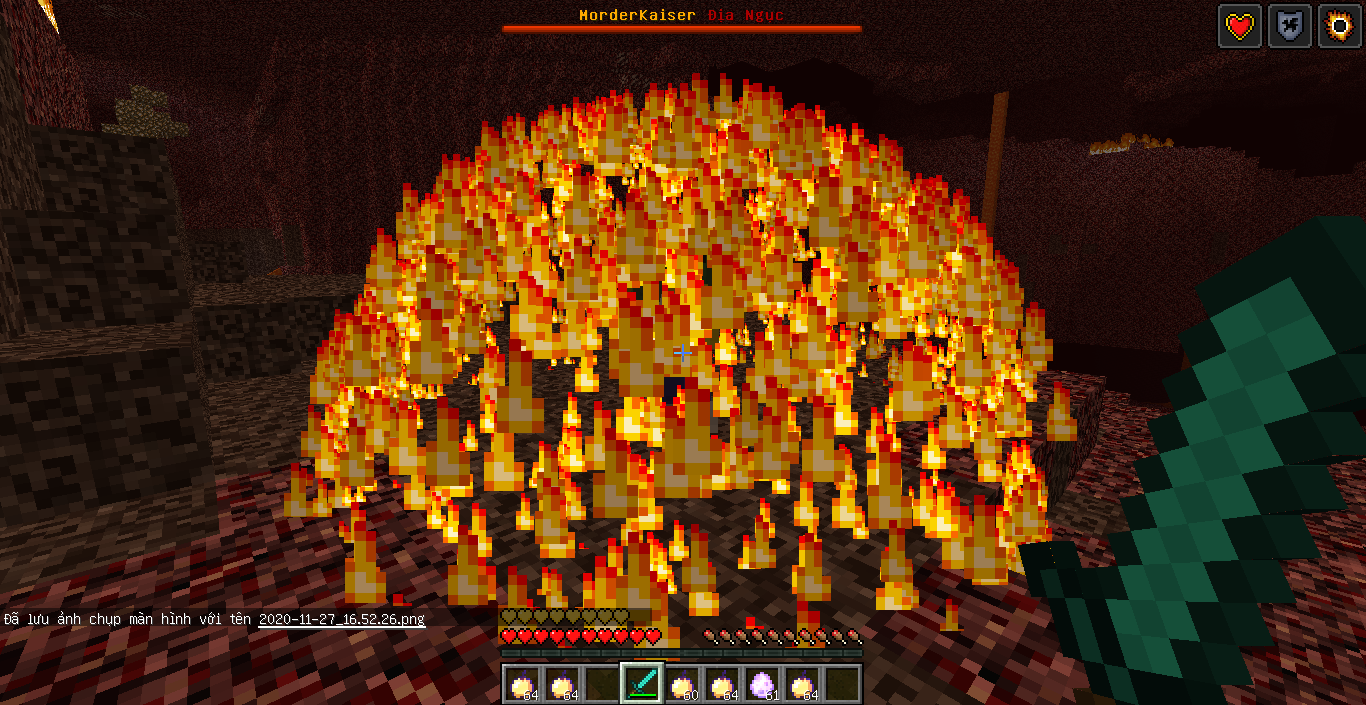The width and height of the screenshot is (1366, 705).
Task: Select the golden apple stack of 60
Action: (x=682, y=684)
